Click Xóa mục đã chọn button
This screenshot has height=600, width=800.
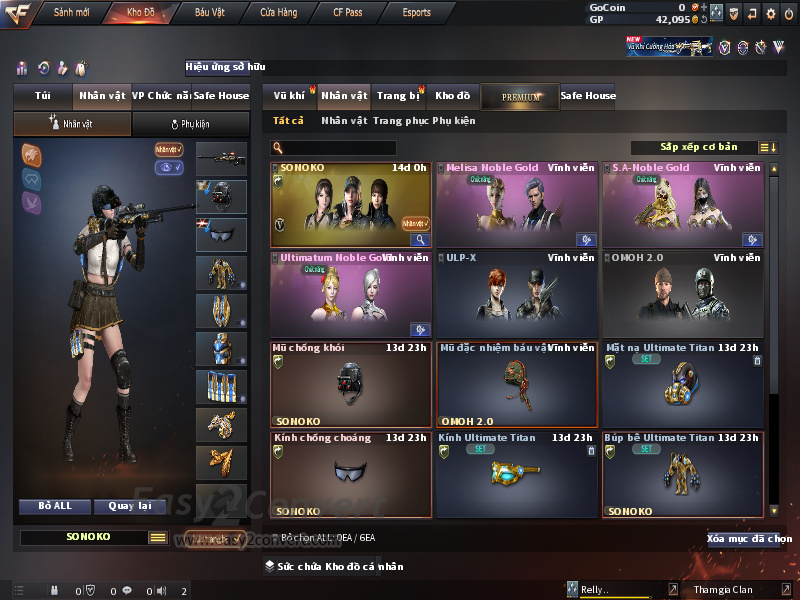(x=749, y=539)
